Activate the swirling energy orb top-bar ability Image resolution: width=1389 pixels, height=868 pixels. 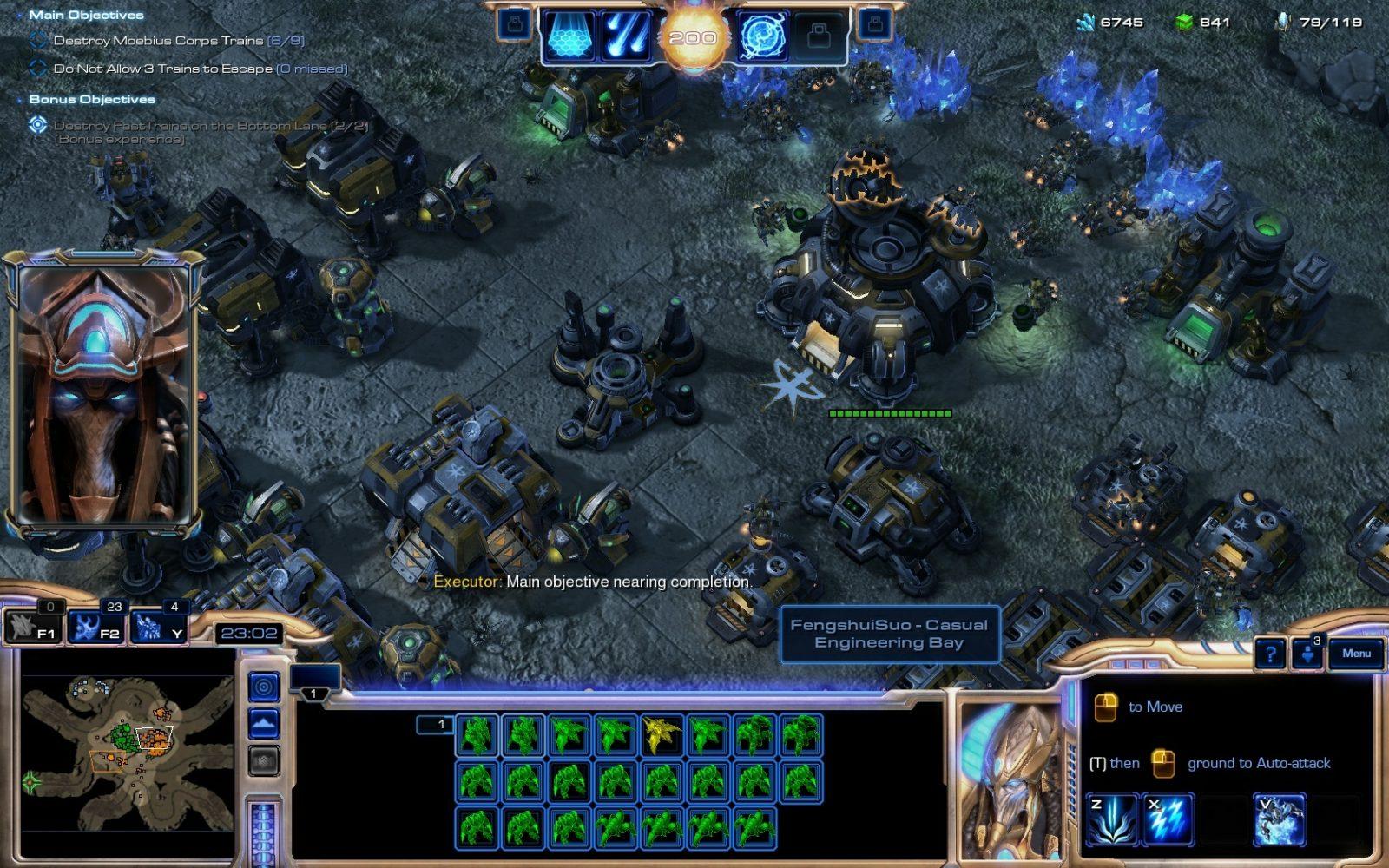pos(763,37)
